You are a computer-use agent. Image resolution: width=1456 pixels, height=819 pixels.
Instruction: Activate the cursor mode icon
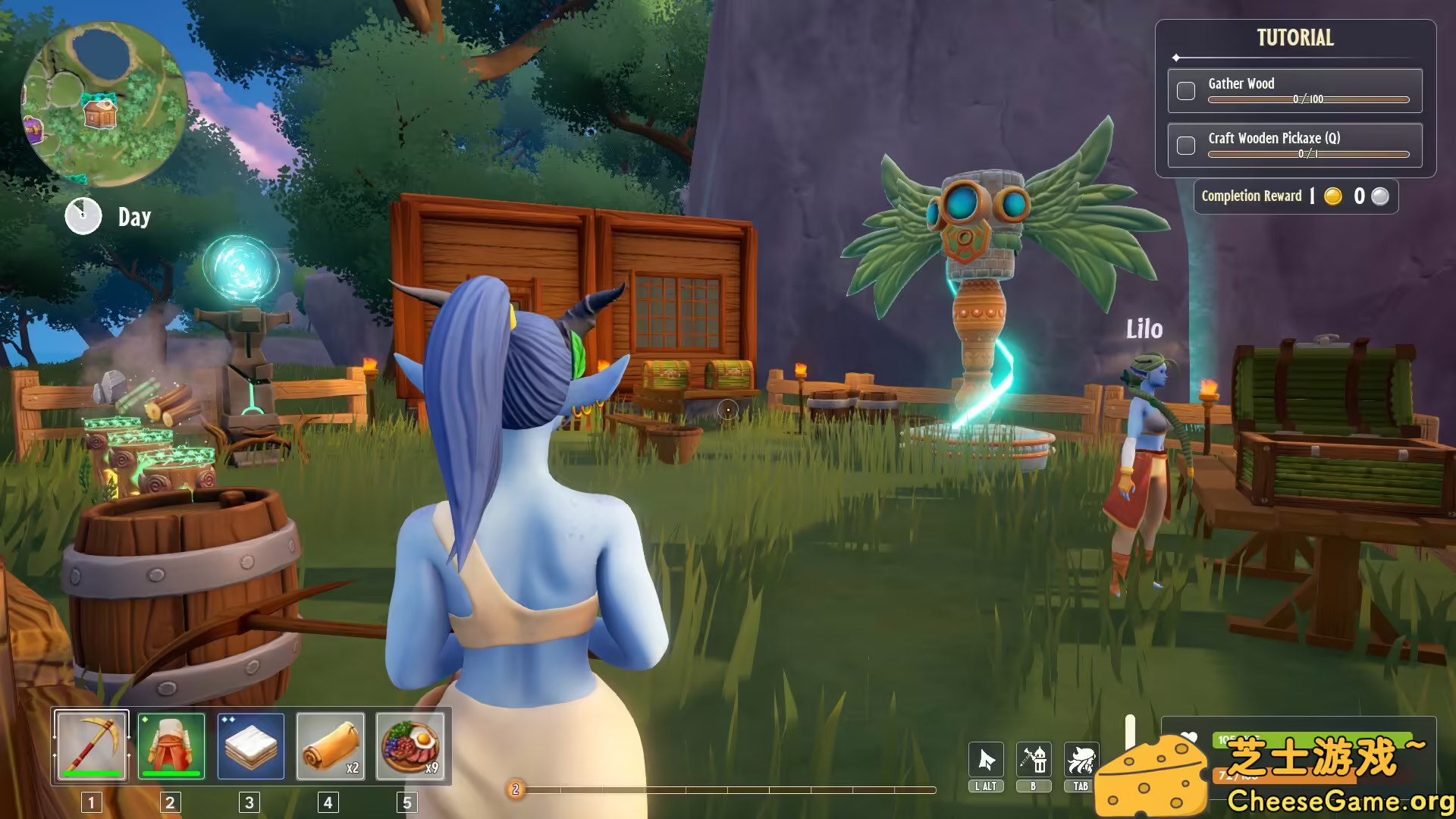[986, 760]
